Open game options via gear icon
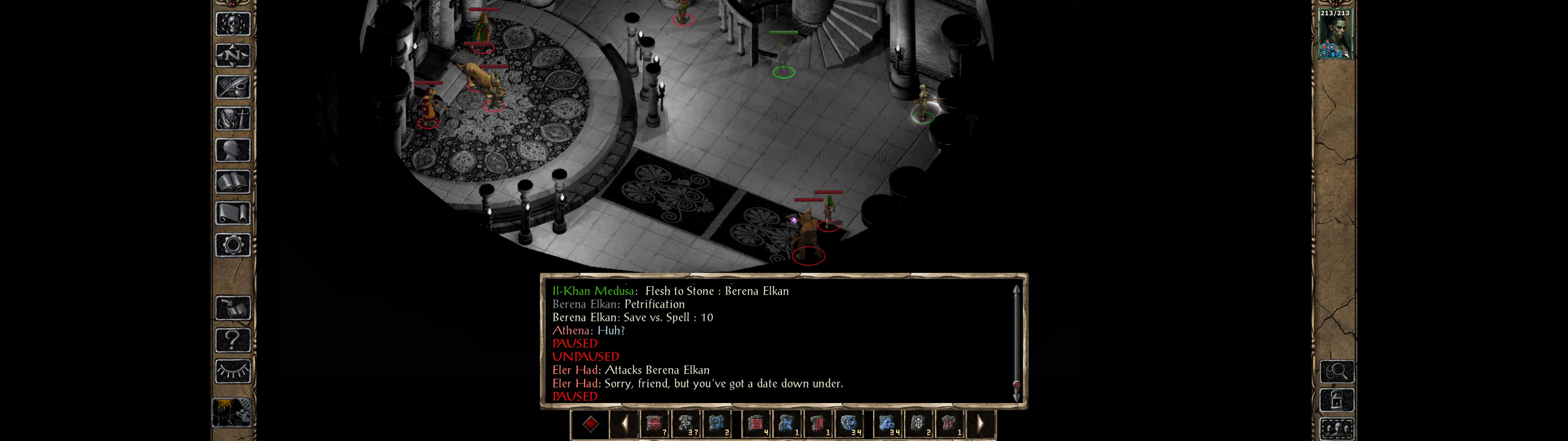 click(x=232, y=245)
